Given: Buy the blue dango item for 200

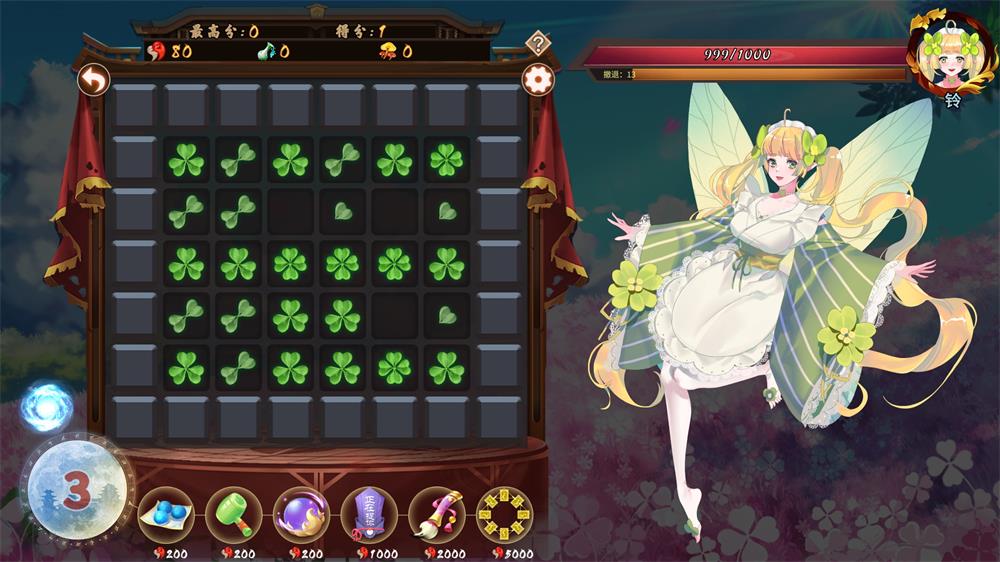Looking at the screenshot, I should click(x=166, y=514).
